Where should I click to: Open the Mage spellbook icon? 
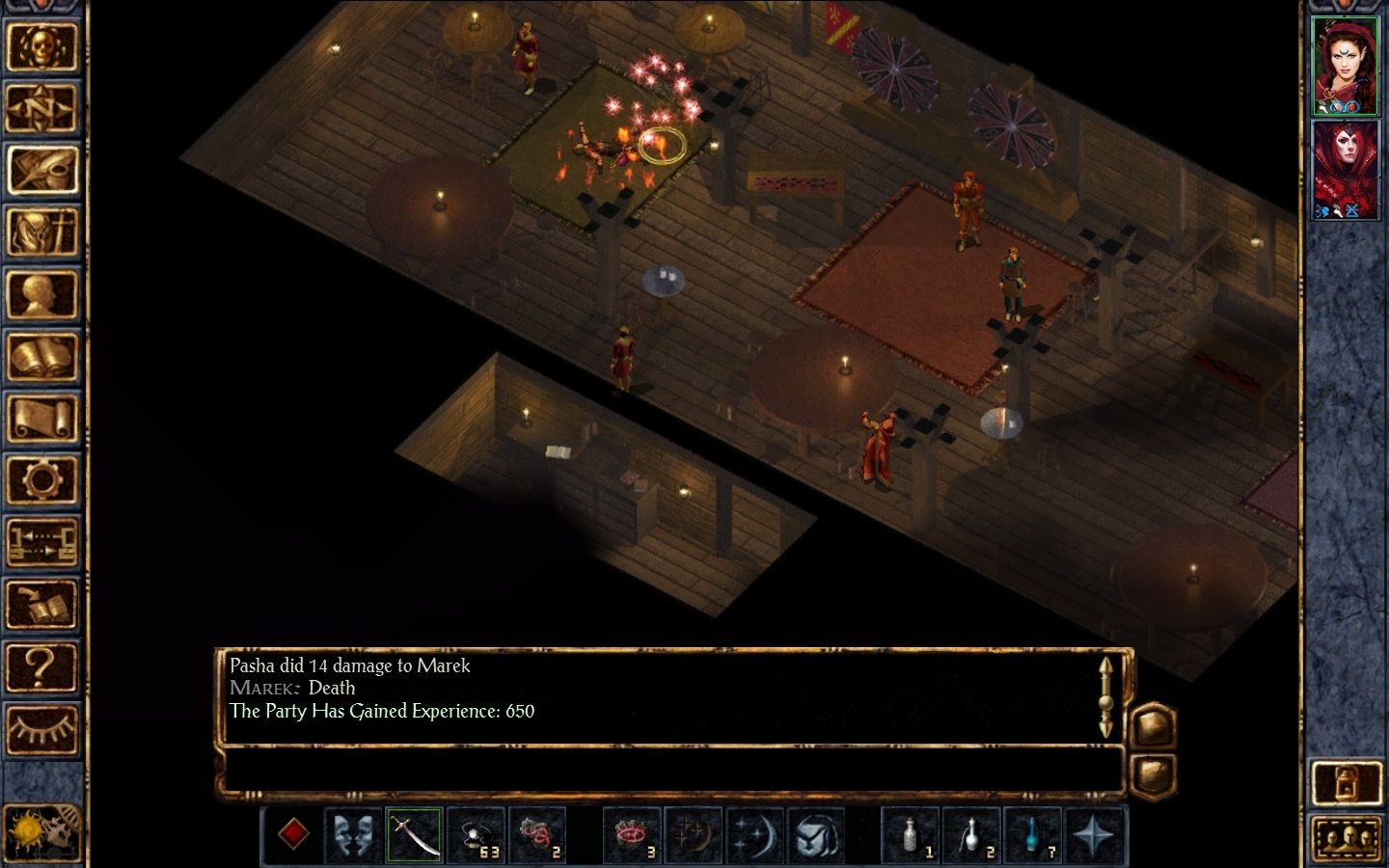tap(44, 355)
